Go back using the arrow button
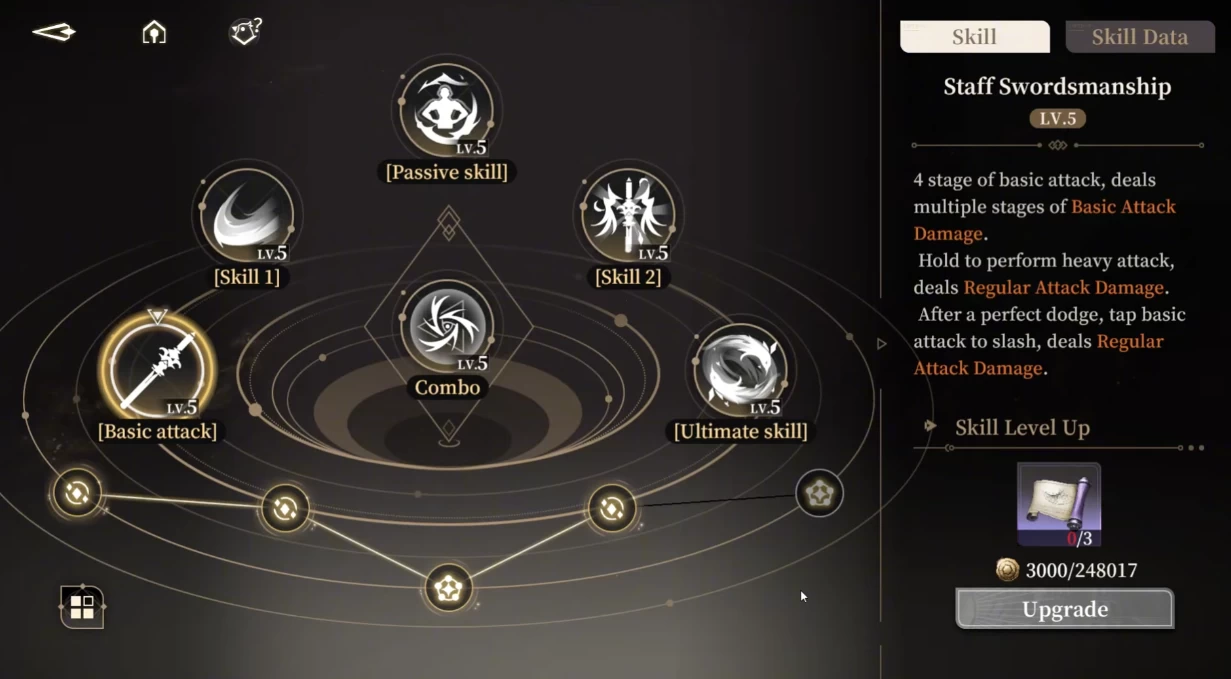 click(x=54, y=33)
